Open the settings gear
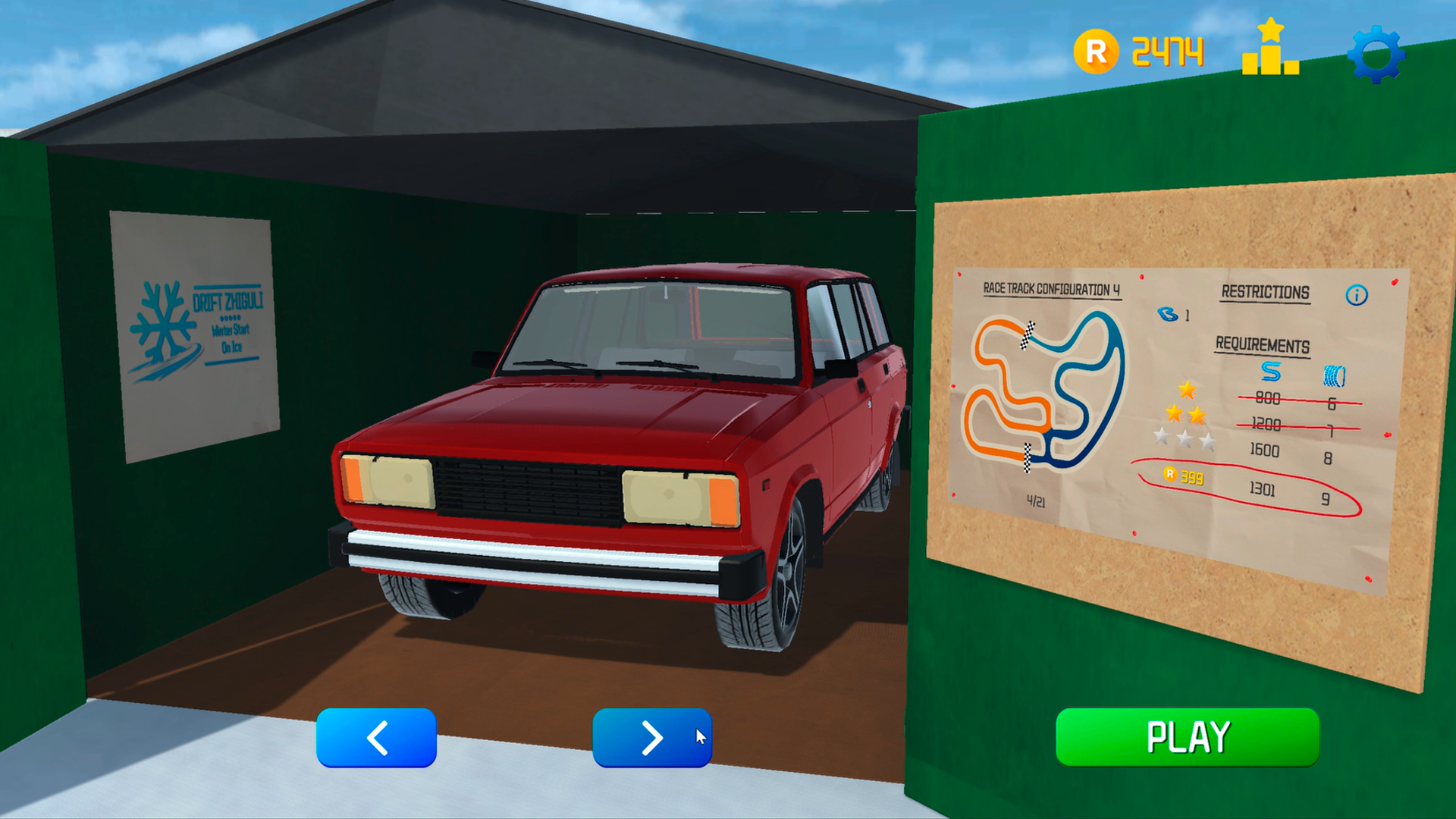This screenshot has width=1456, height=819. [1378, 53]
